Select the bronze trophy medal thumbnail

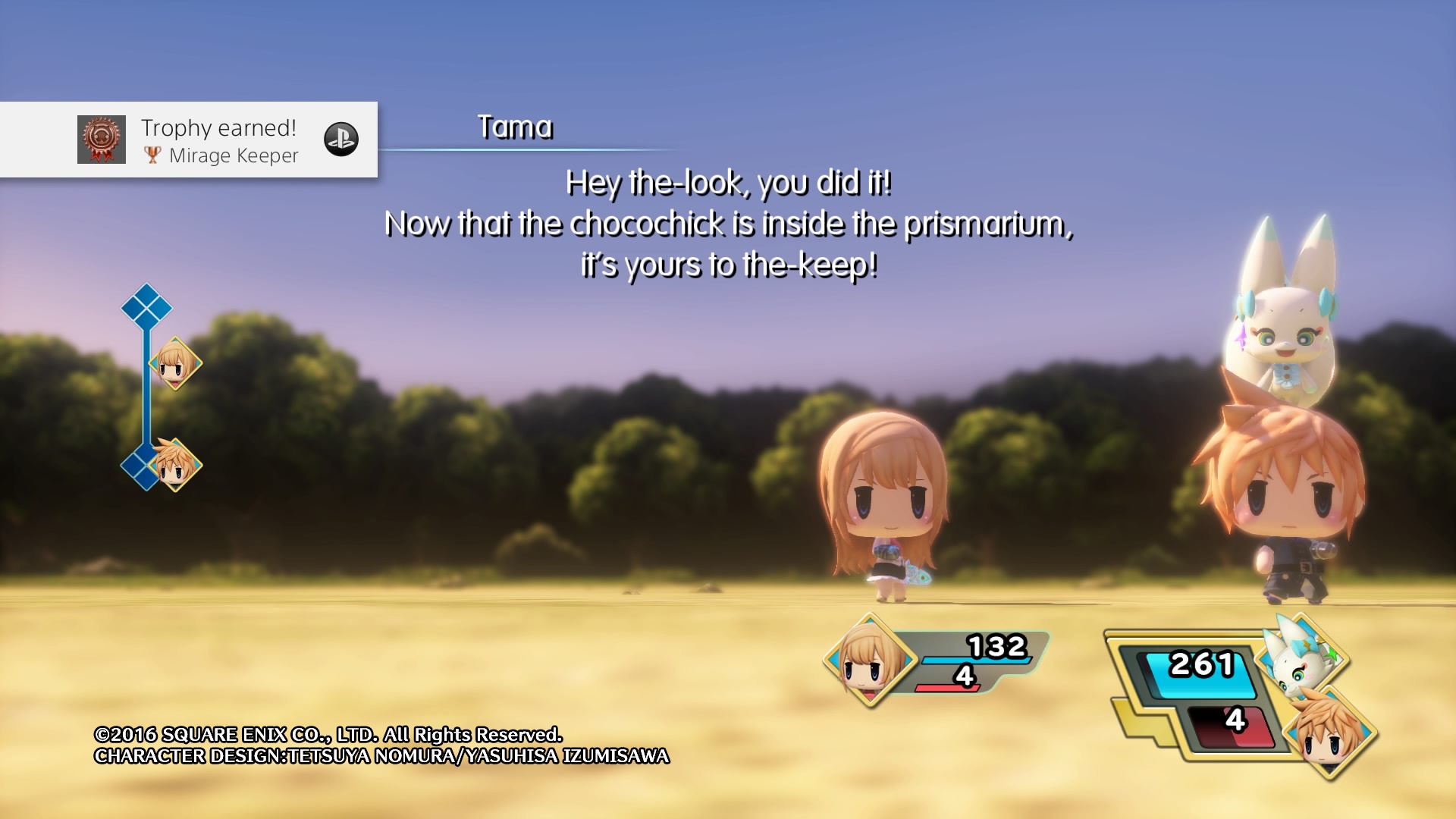(102, 140)
